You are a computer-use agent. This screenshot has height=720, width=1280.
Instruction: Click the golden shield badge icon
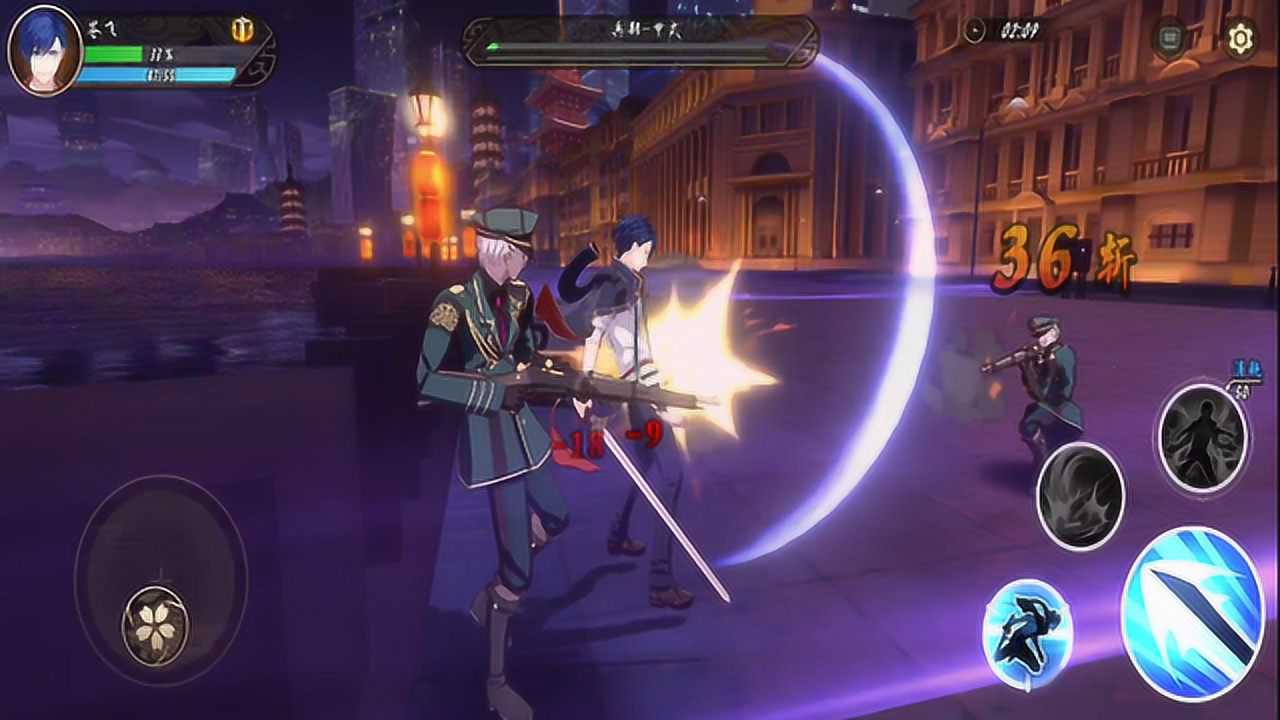coord(242,30)
